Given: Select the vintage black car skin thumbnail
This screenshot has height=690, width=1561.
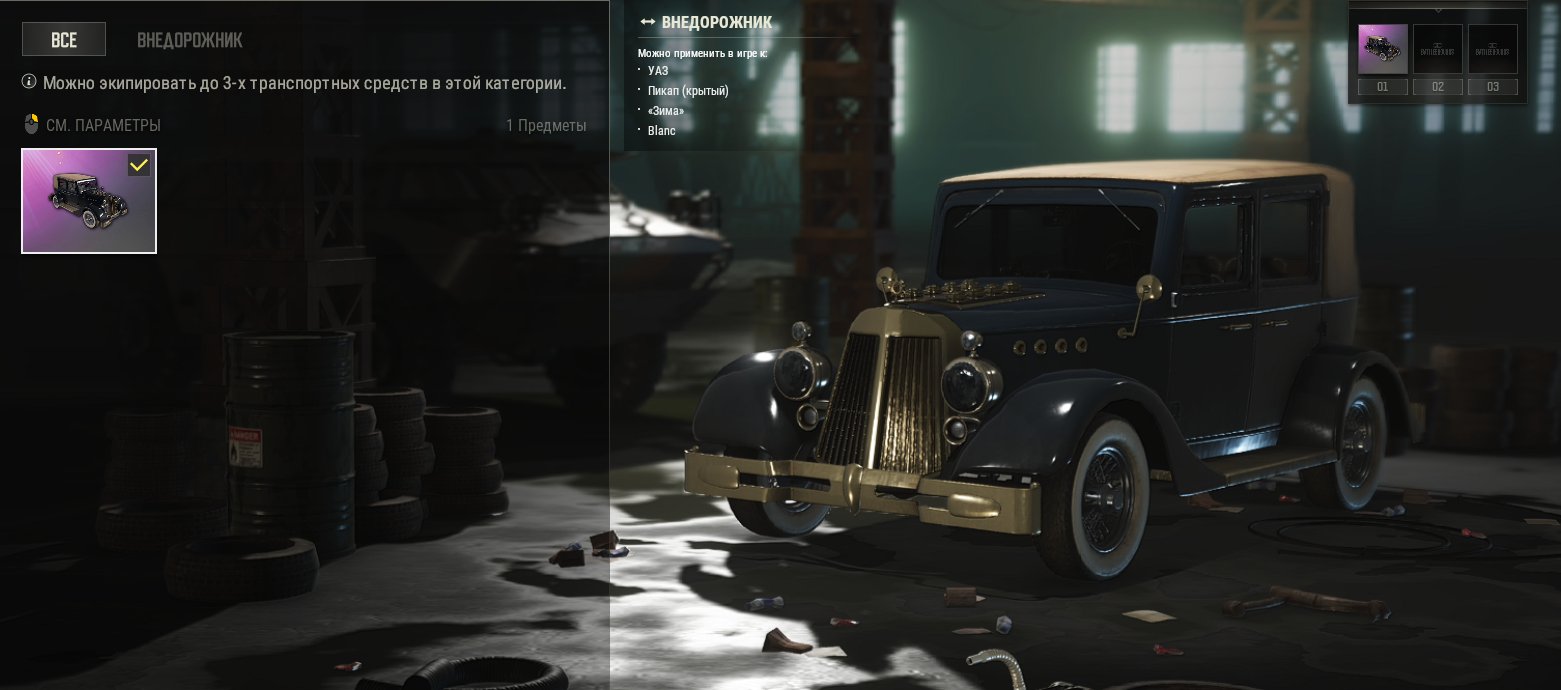Looking at the screenshot, I should tap(89, 201).
